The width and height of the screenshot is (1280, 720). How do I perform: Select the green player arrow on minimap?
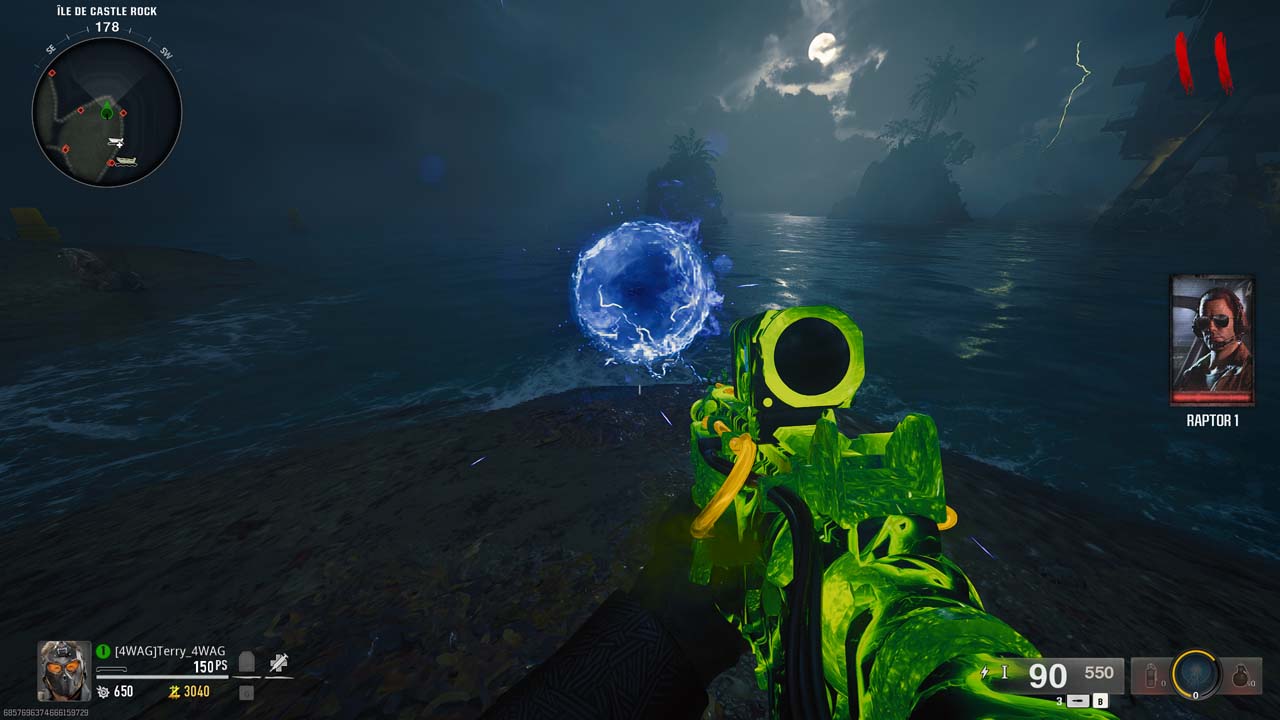pyautogui.click(x=107, y=111)
